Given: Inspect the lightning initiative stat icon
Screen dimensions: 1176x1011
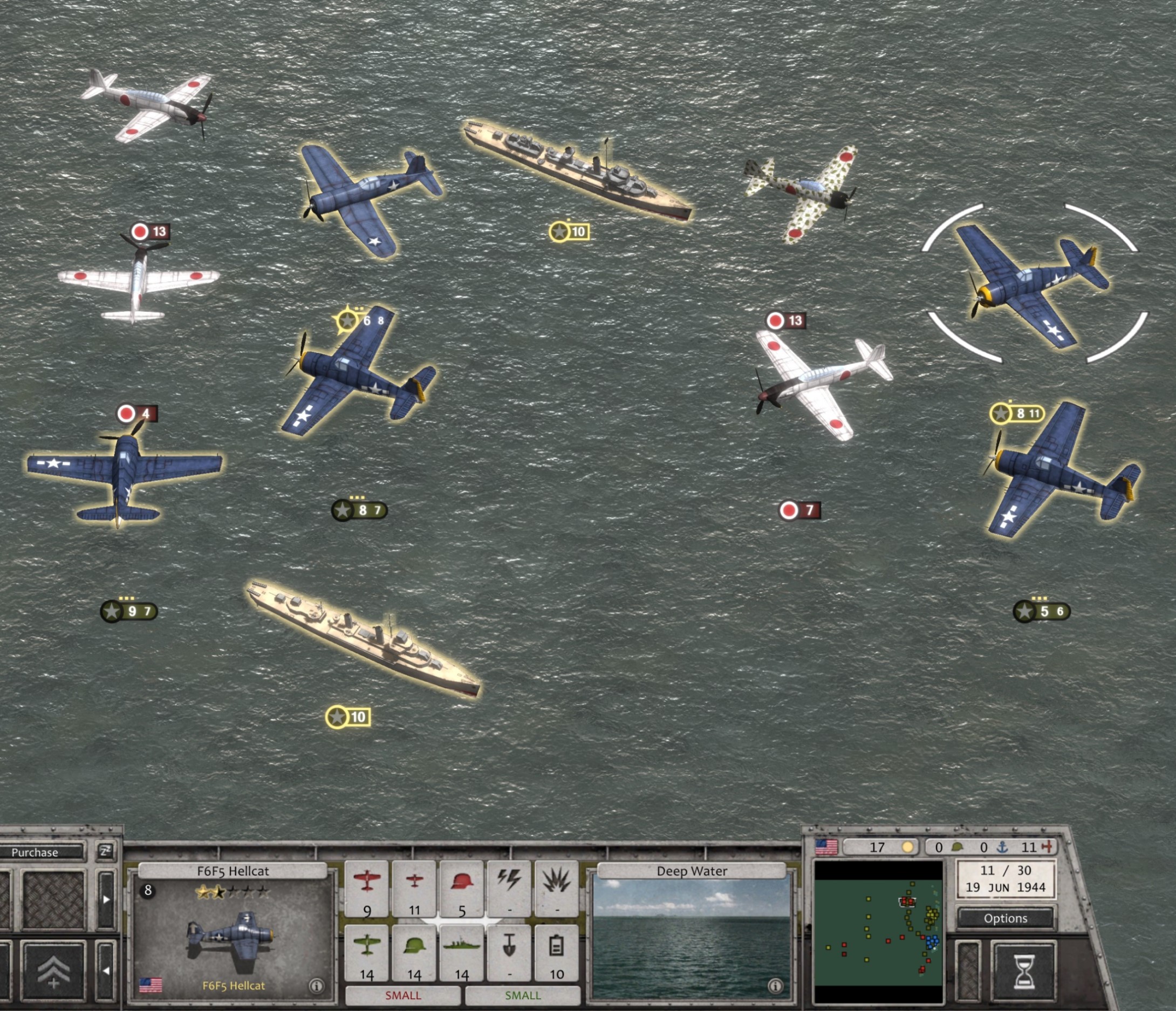Looking at the screenshot, I should tap(509, 881).
